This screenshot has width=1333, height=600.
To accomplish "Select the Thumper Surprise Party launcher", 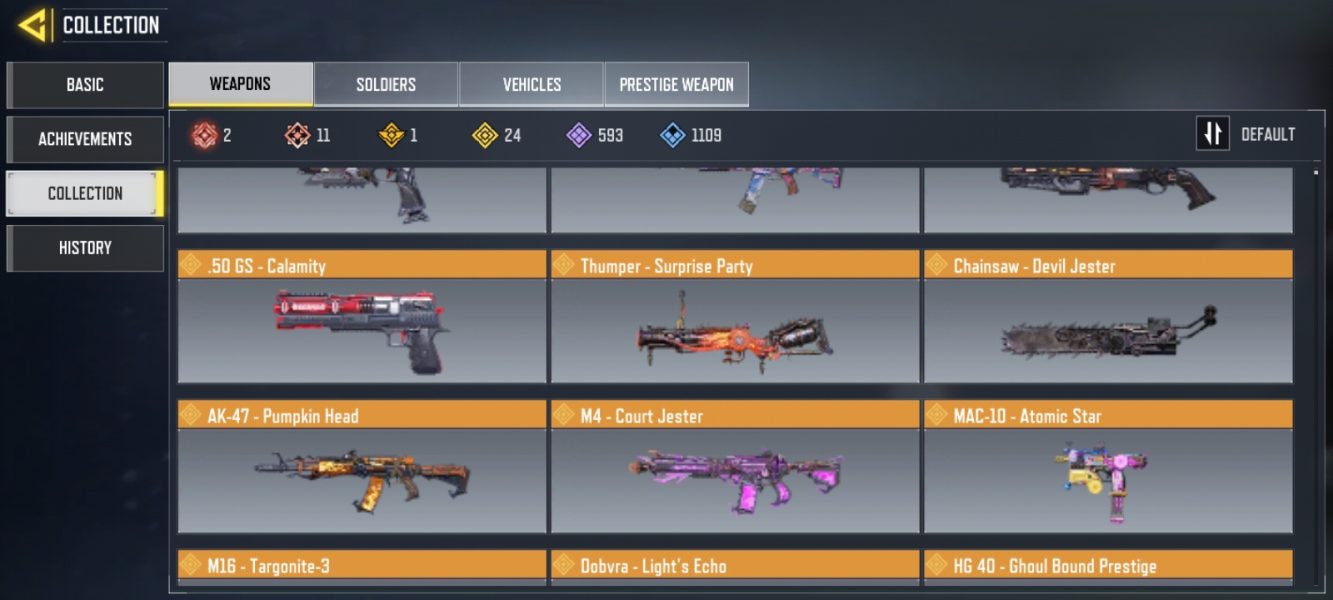I will (735, 330).
